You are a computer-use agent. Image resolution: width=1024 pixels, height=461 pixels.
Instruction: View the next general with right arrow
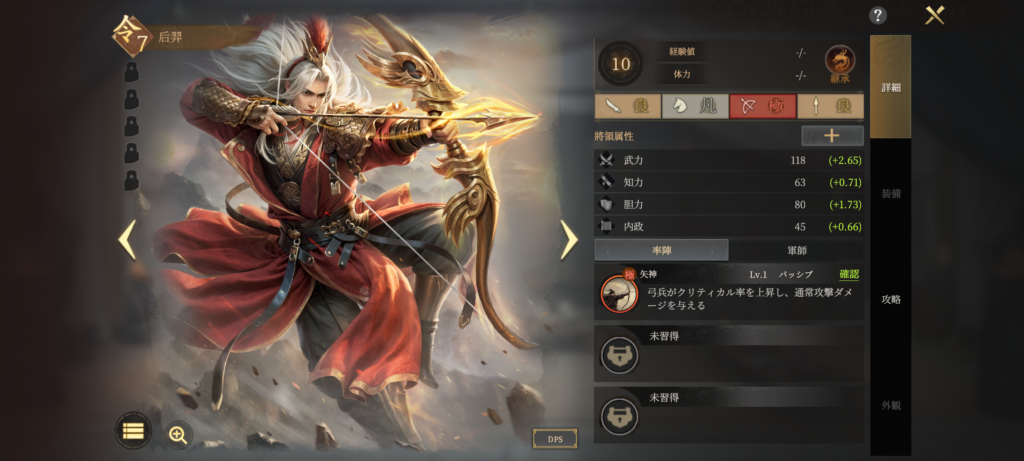568,239
